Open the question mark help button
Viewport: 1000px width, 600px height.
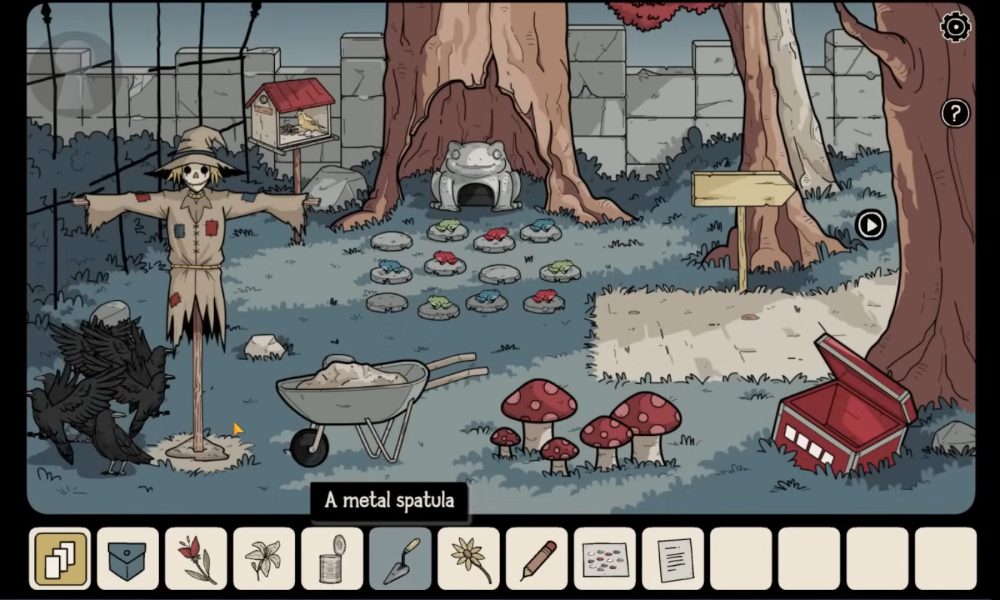955,113
